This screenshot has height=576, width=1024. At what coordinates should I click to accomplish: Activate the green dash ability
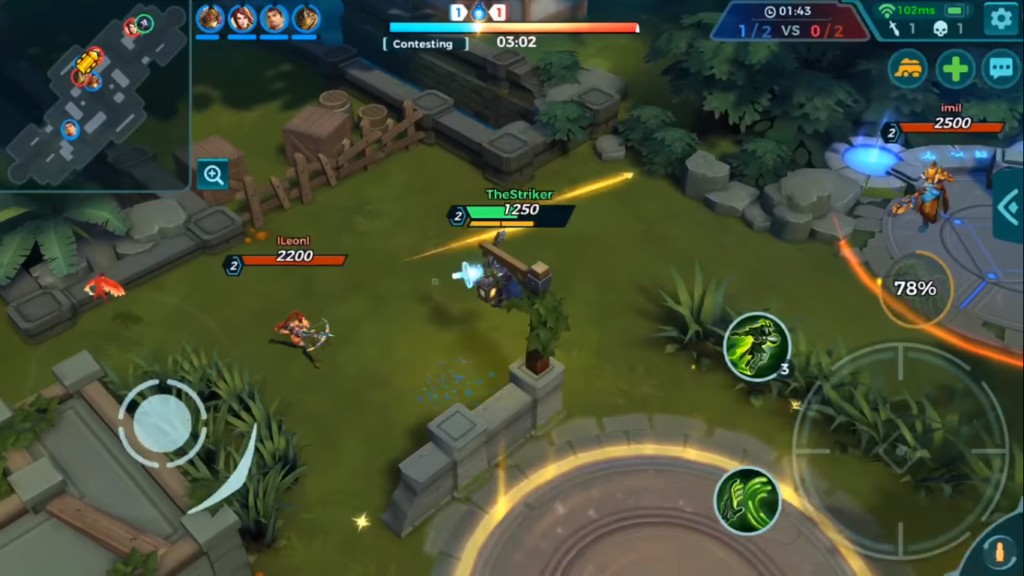tap(757, 347)
